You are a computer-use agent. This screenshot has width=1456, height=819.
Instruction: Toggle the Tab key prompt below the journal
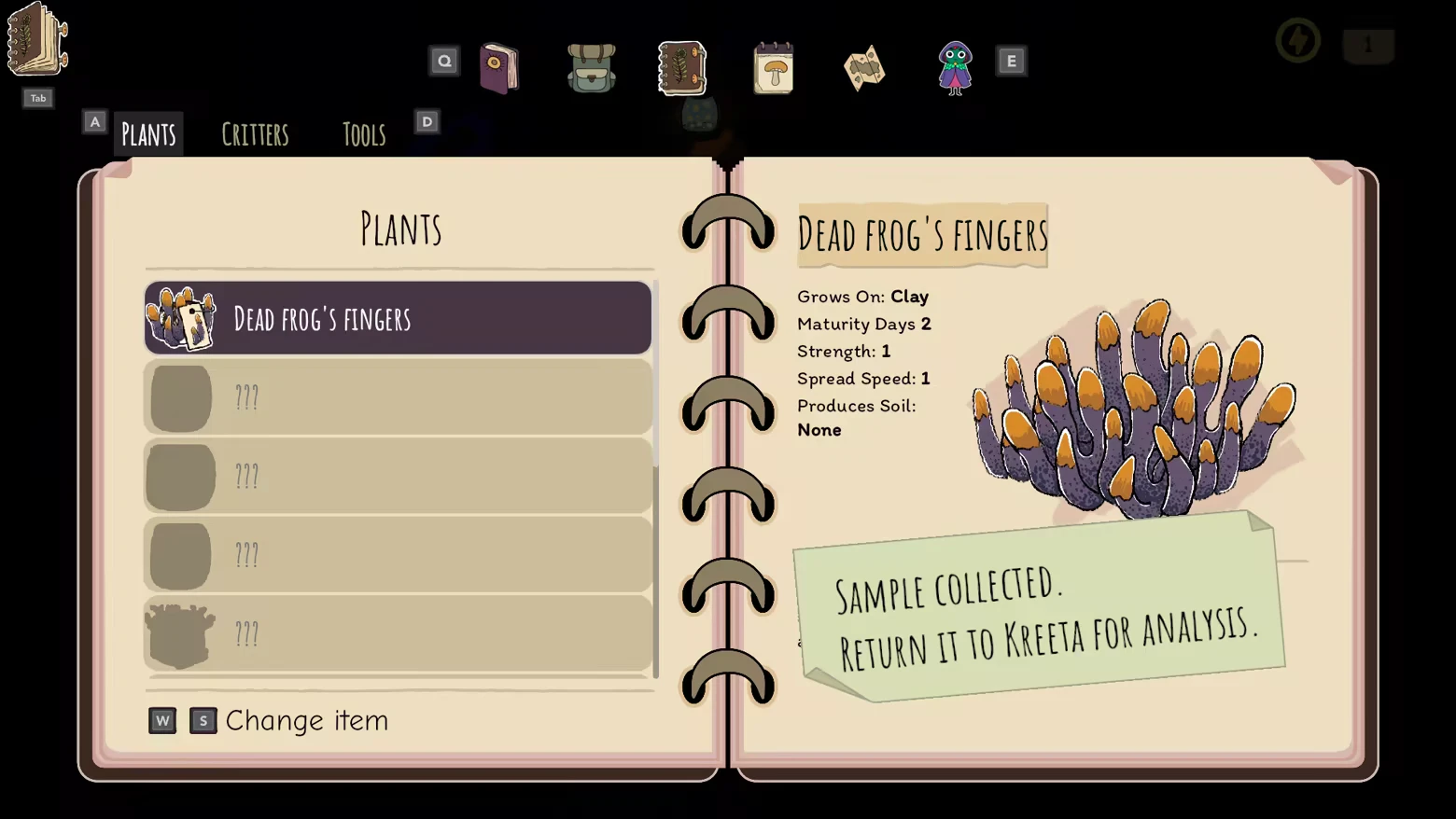[x=37, y=98]
